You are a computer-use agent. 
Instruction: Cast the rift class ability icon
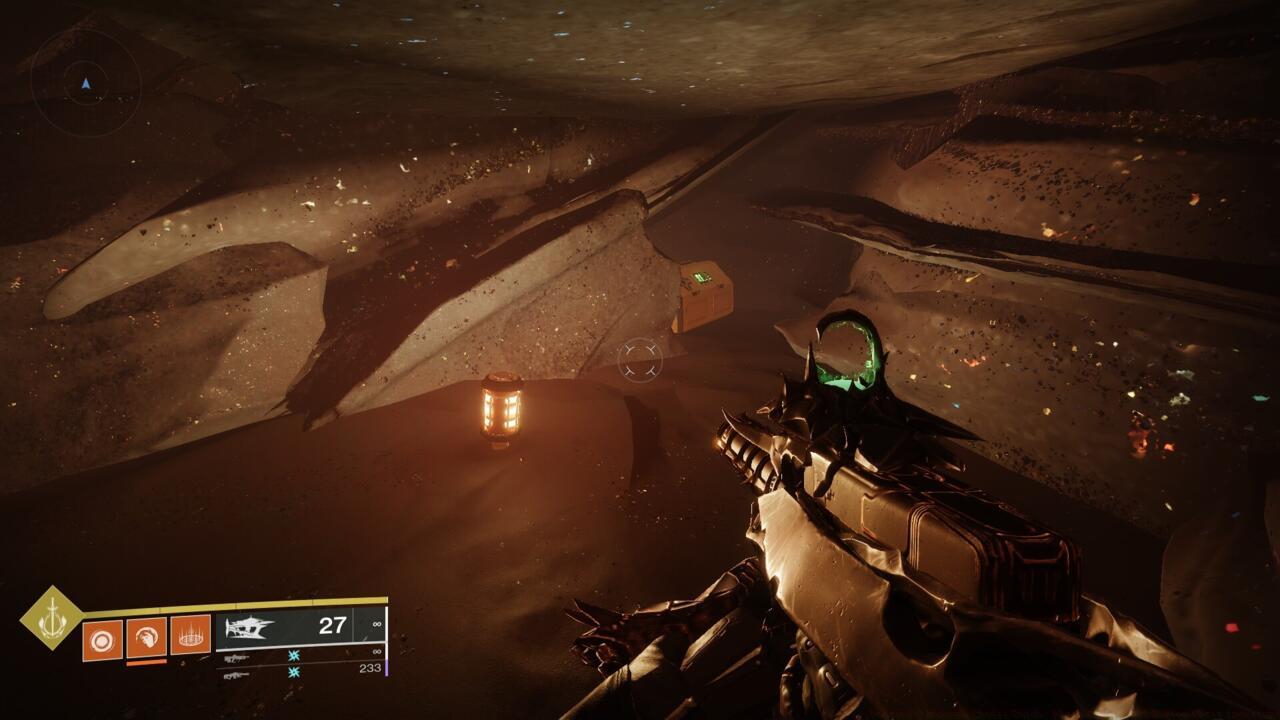(190, 634)
